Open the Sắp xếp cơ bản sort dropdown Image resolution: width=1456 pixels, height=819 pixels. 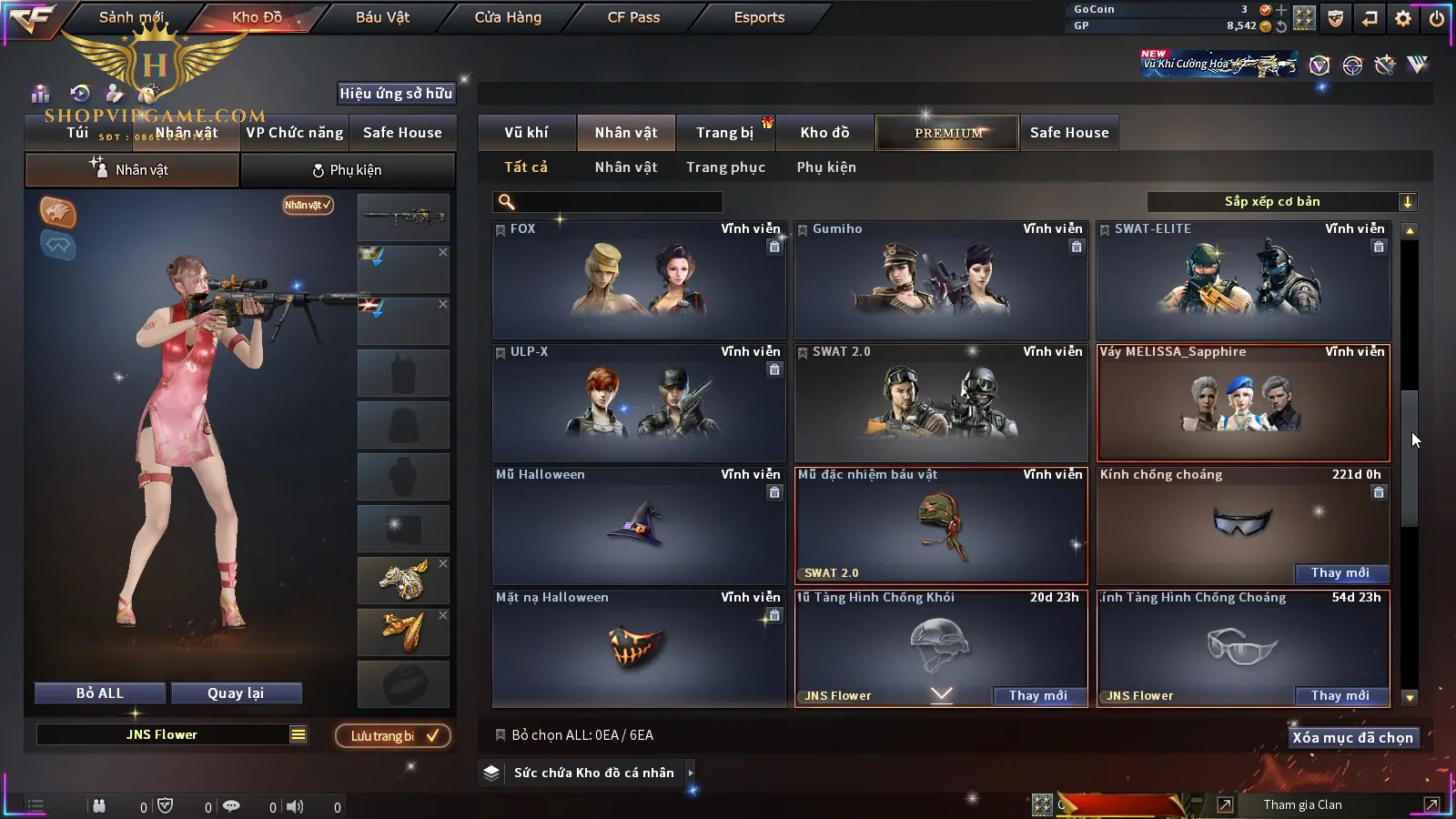tap(1281, 202)
